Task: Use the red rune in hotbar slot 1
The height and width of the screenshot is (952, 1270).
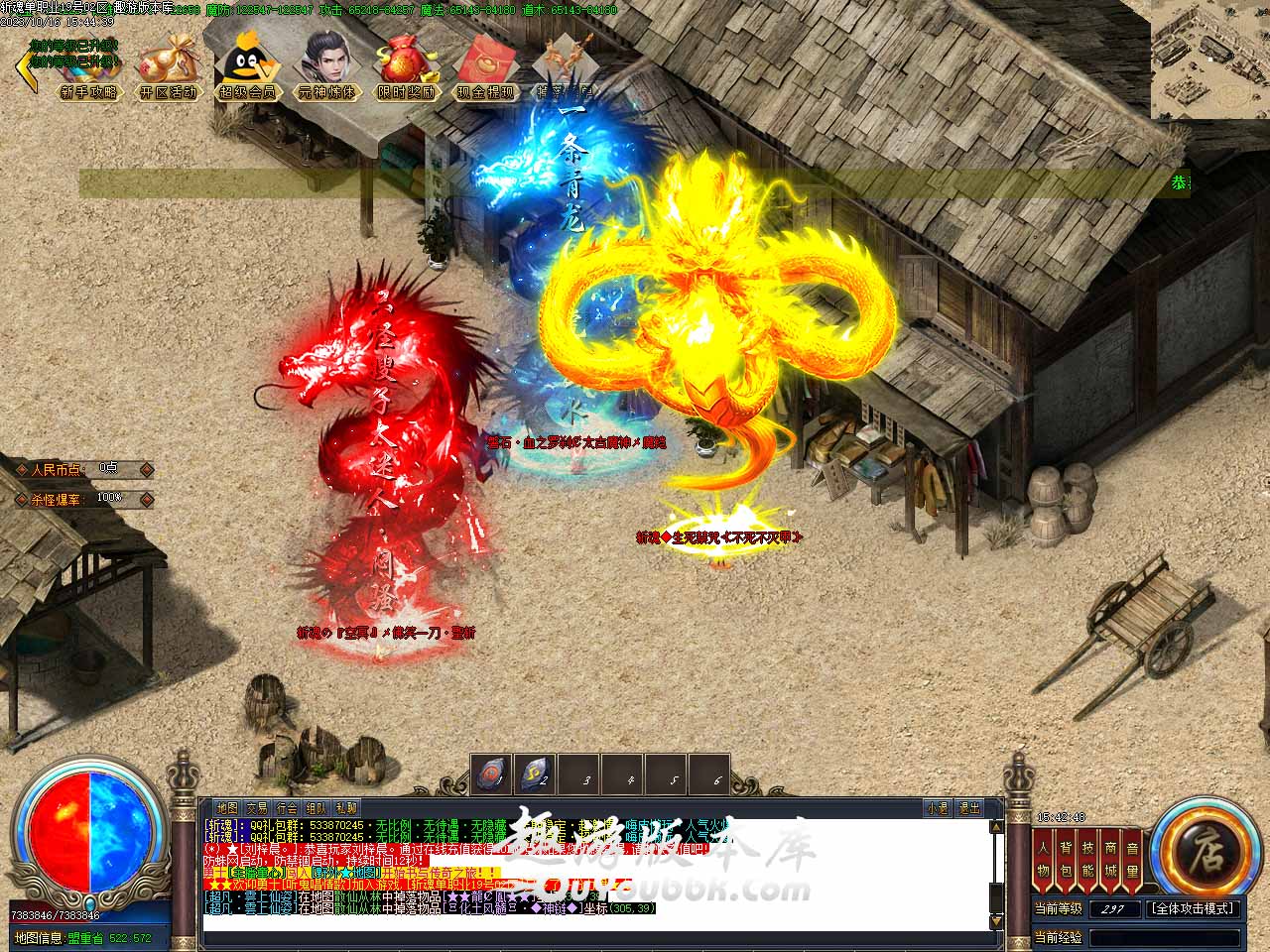Action: pyautogui.click(x=492, y=775)
